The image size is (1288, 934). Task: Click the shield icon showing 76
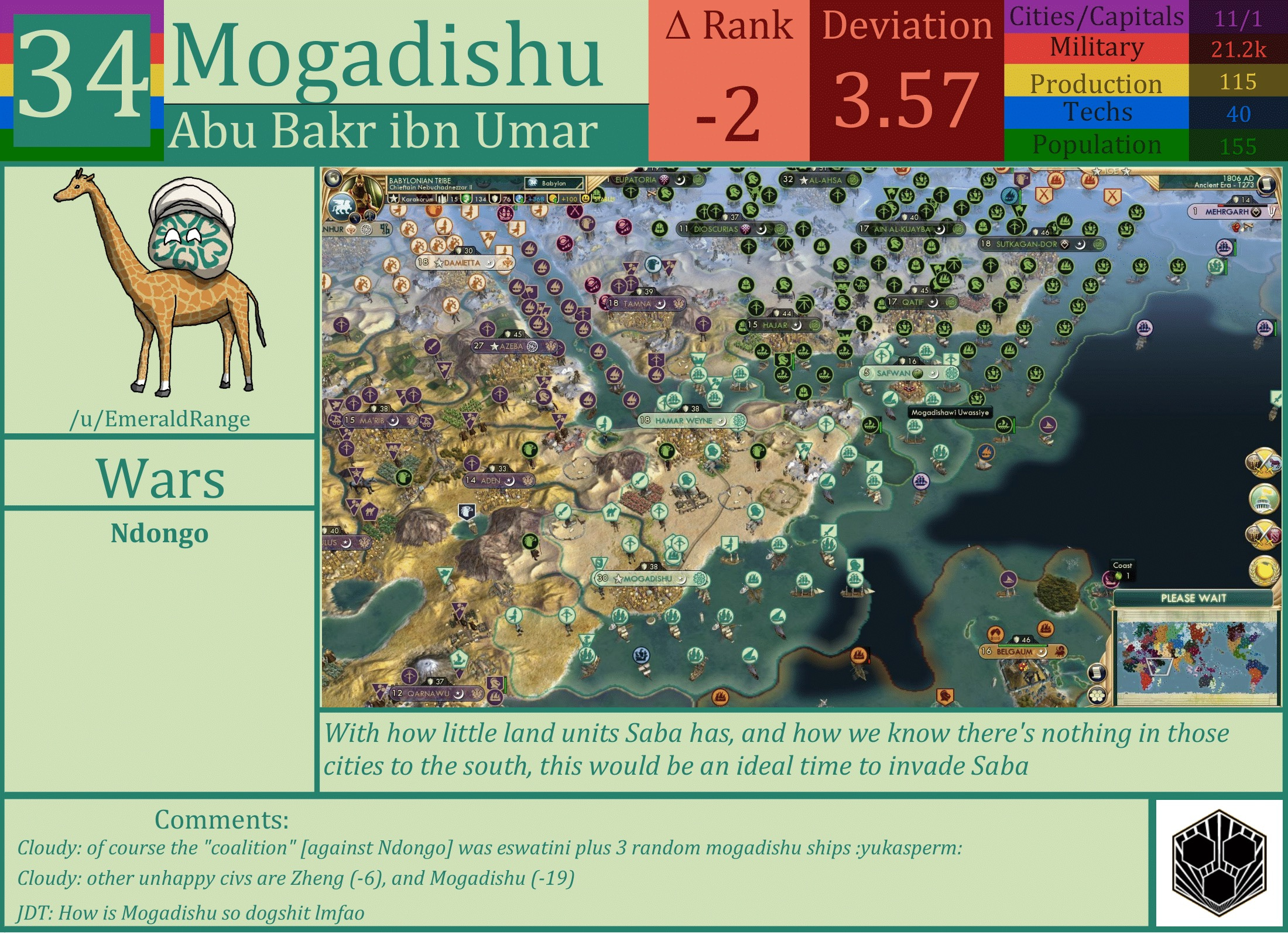tap(495, 199)
